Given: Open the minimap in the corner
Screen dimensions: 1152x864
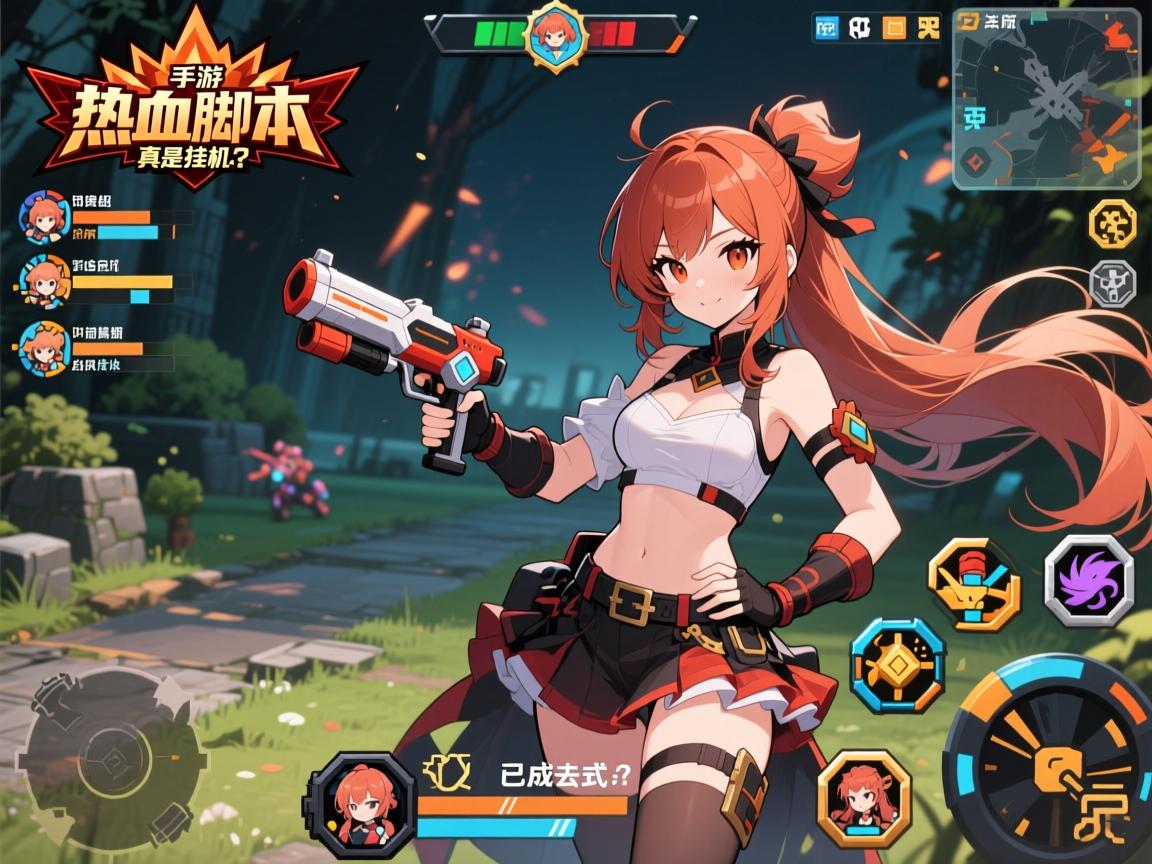Looking at the screenshot, I should 1045,98.
